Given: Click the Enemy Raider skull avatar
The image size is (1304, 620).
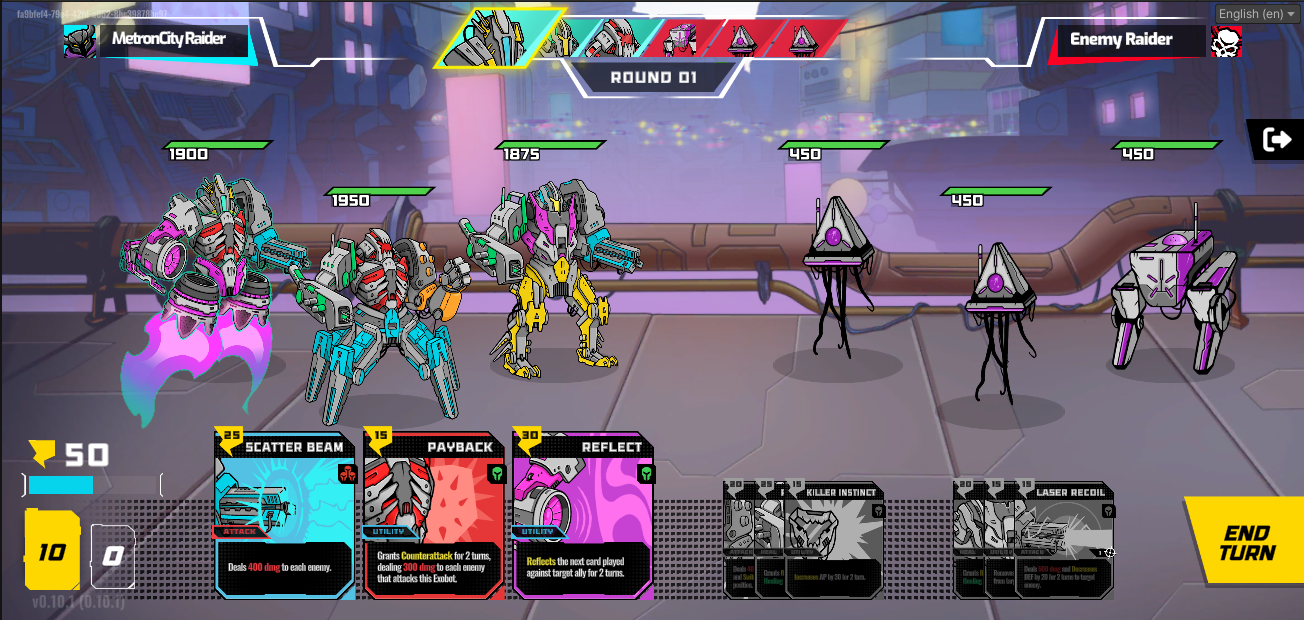Looking at the screenshot, I should (x=1227, y=41).
